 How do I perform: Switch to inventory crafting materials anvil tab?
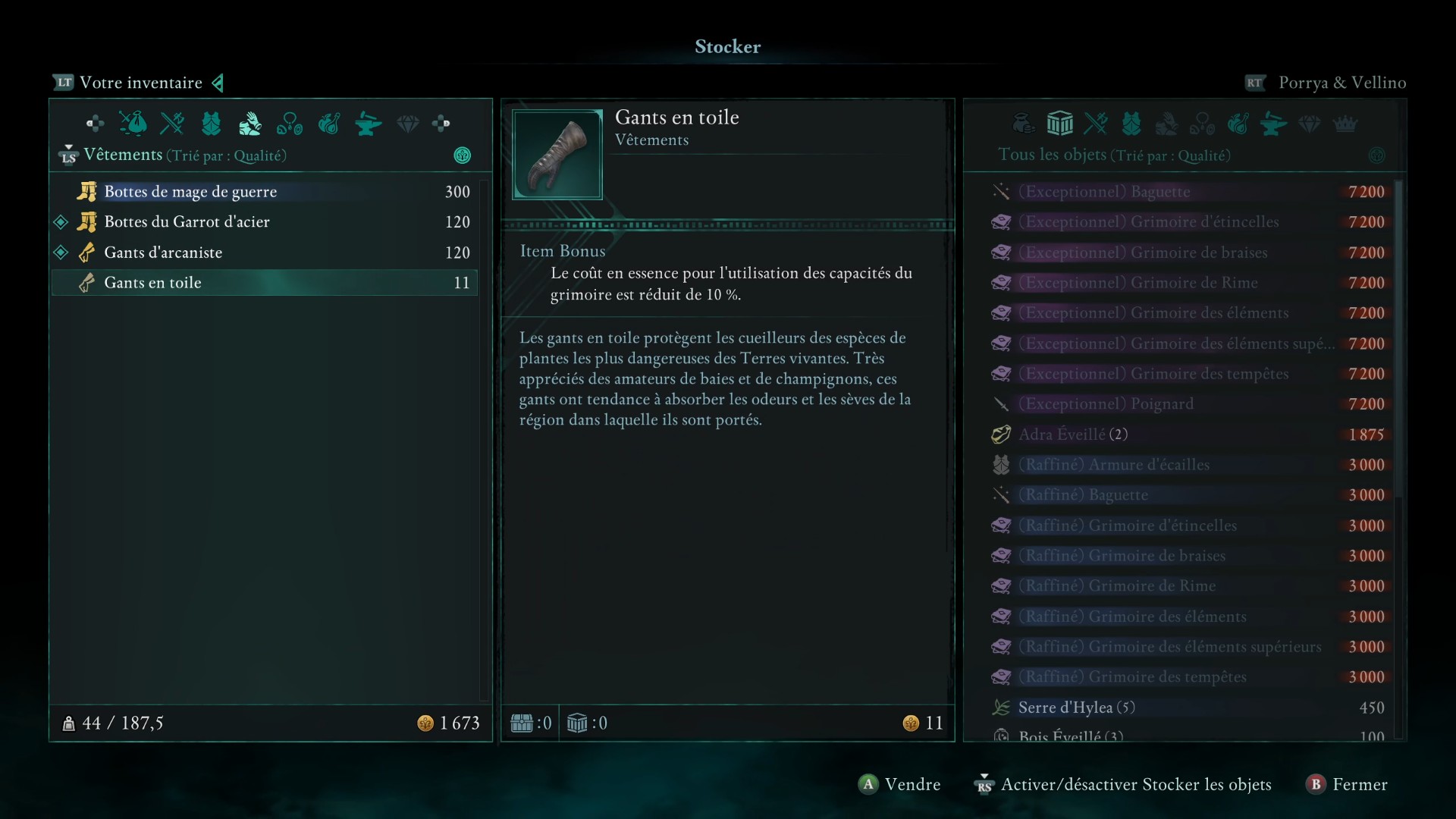coord(368,123)
